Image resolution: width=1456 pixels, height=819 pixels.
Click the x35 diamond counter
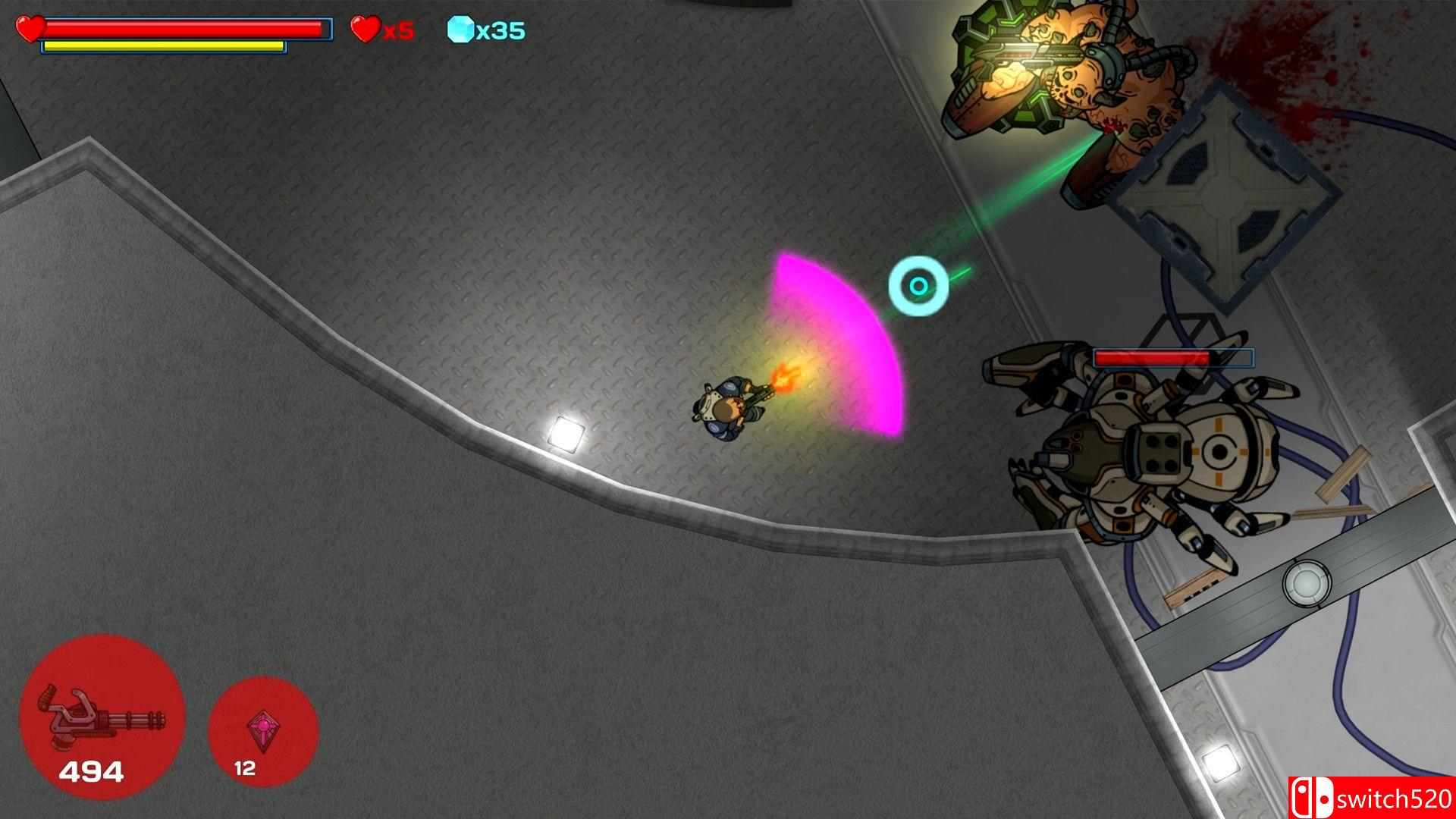click(x=500, y=31)
